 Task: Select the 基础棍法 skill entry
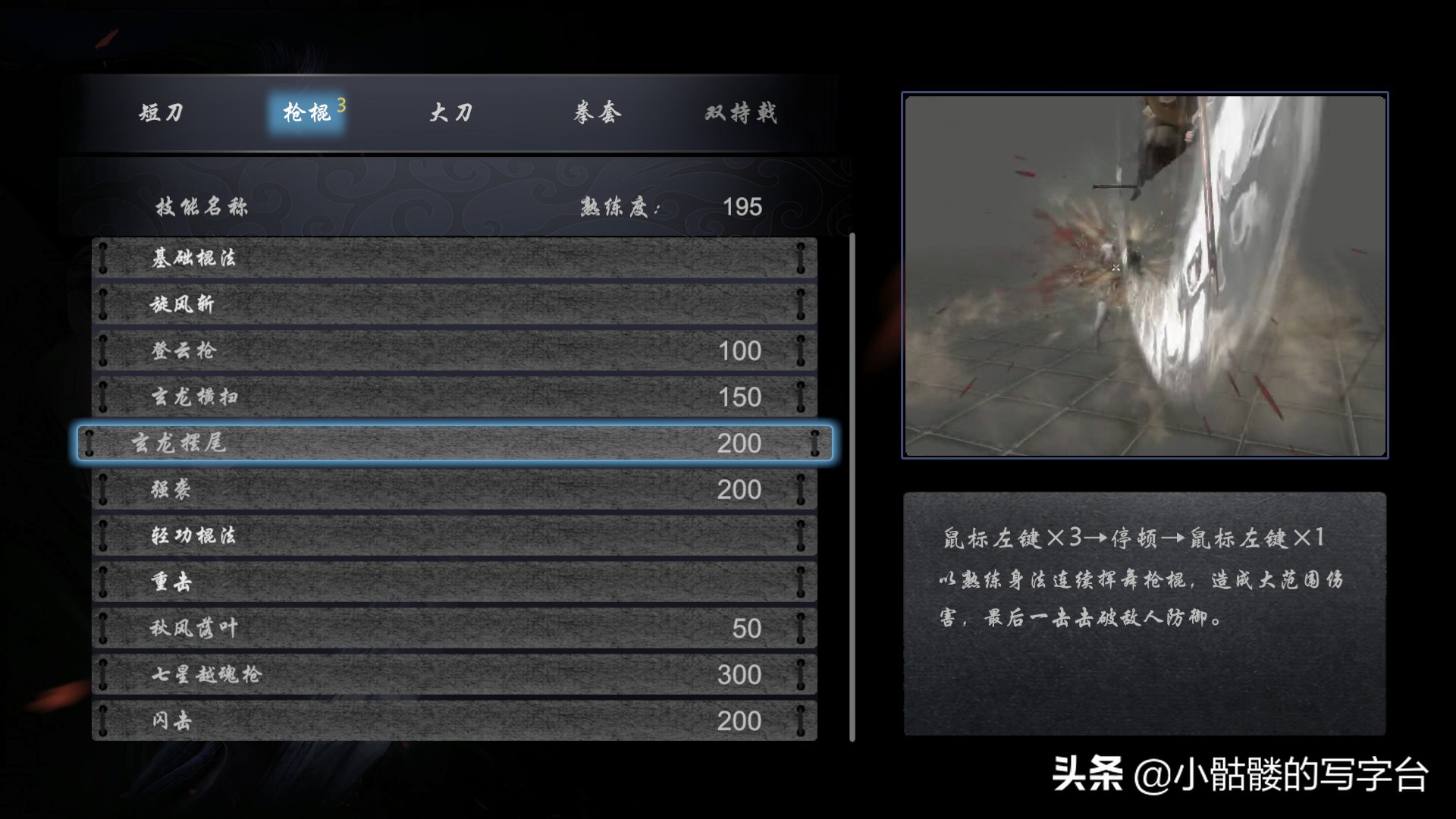pyautogui.click(x=455, y=258)
